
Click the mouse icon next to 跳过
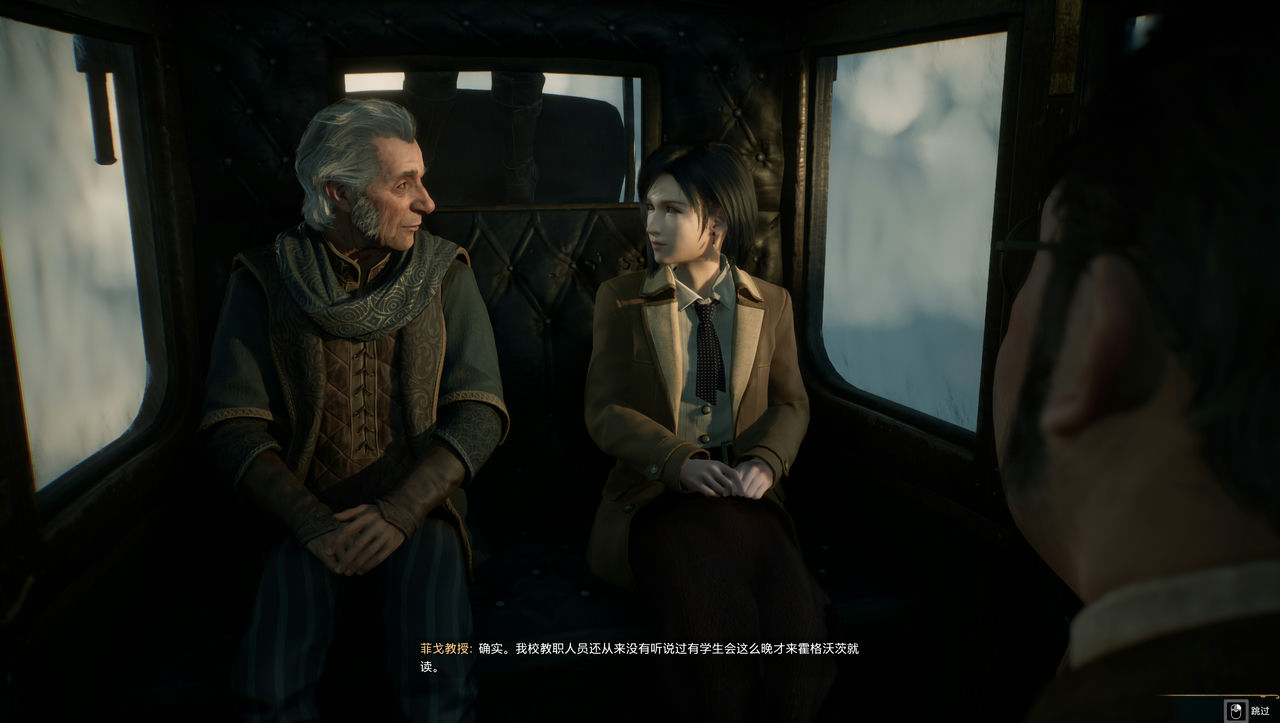click(x=1236, y=710)
